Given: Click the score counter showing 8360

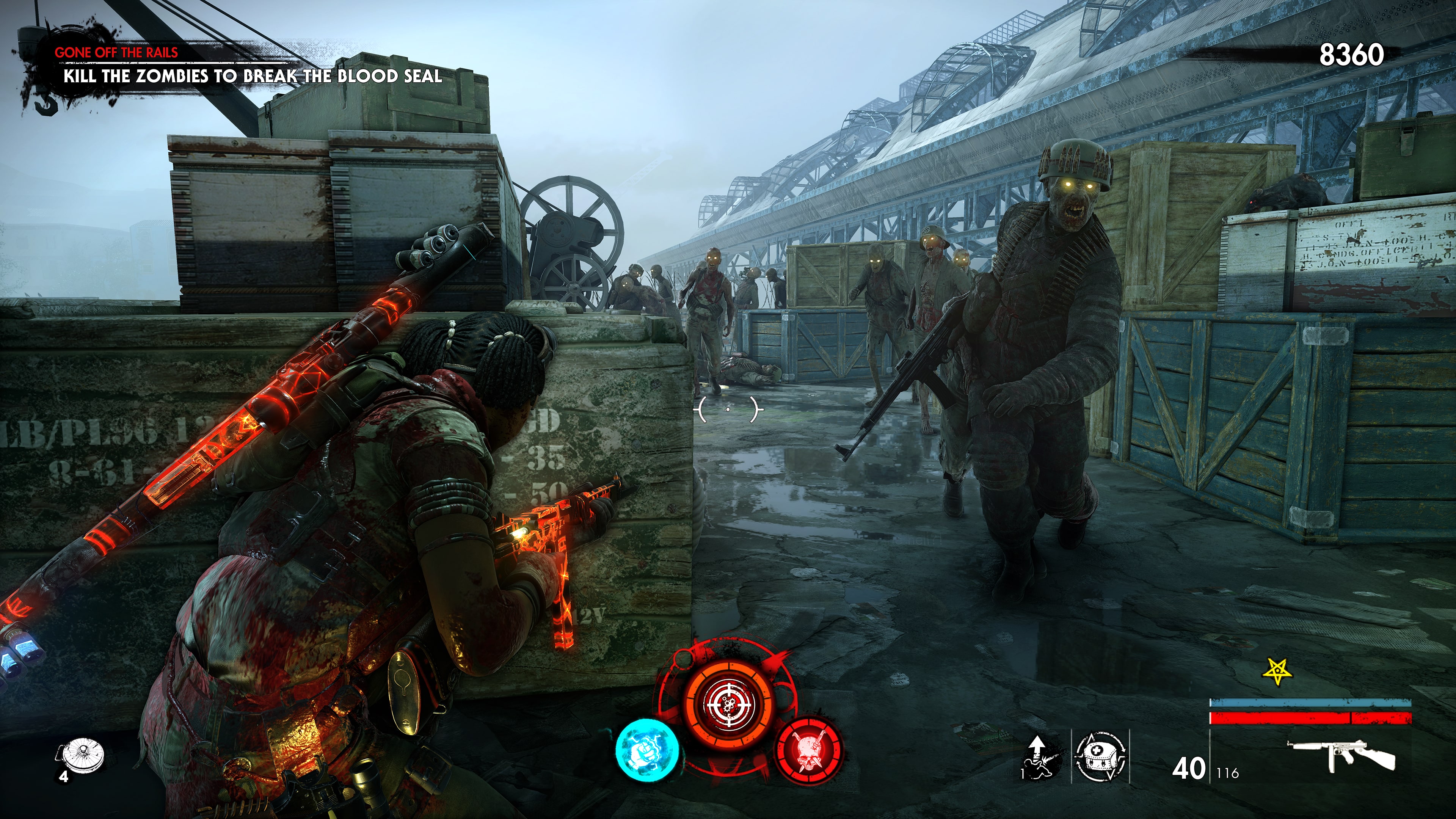Looking at the screenshot, I should tap(1352, 55).
